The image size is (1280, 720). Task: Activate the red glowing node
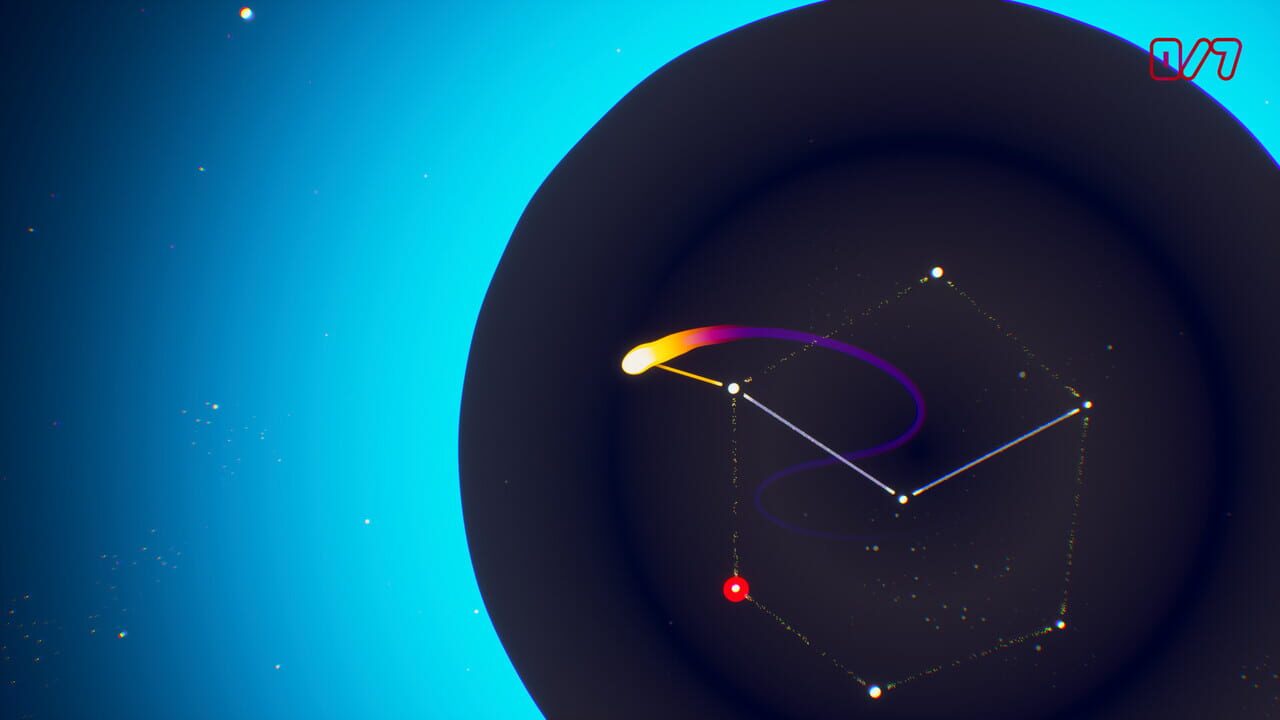coord(734,587)
